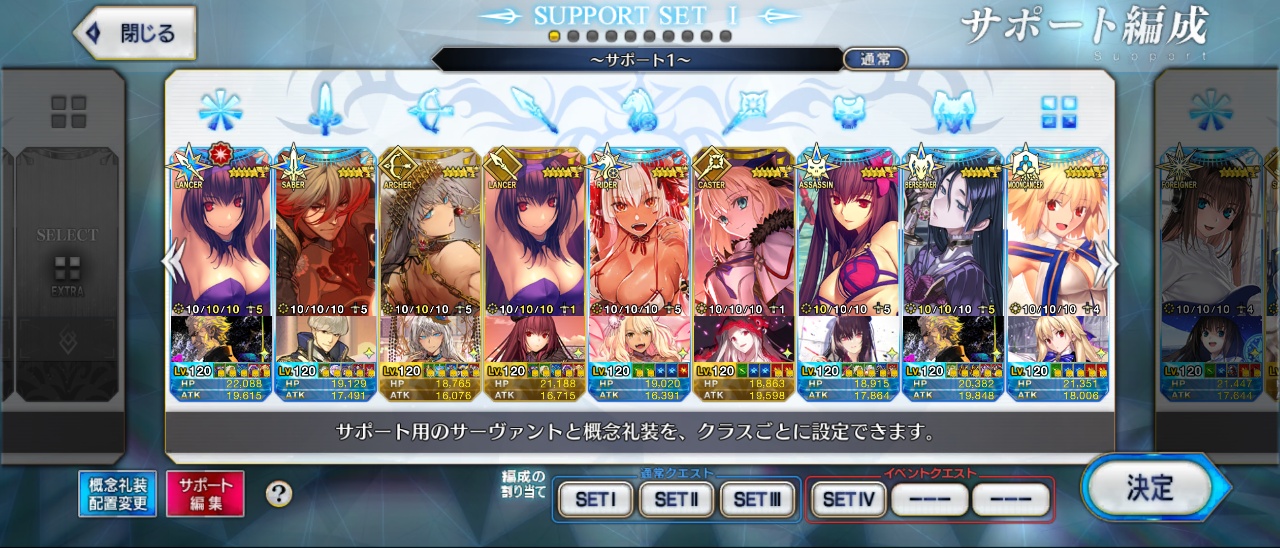Show help with the question mark icon

click(279, 493)
